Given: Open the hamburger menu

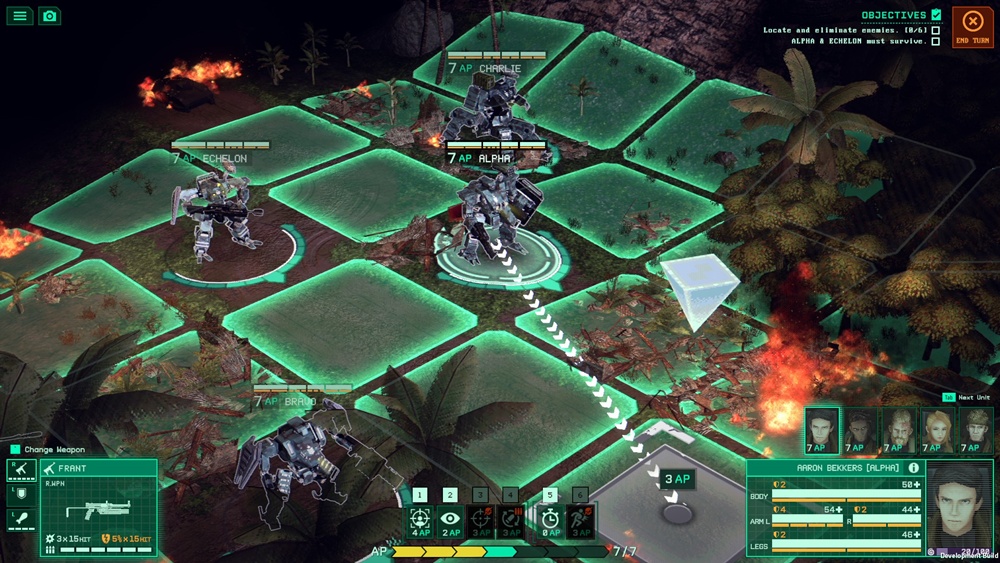Looking at the screenshot, I should point(20,16).
